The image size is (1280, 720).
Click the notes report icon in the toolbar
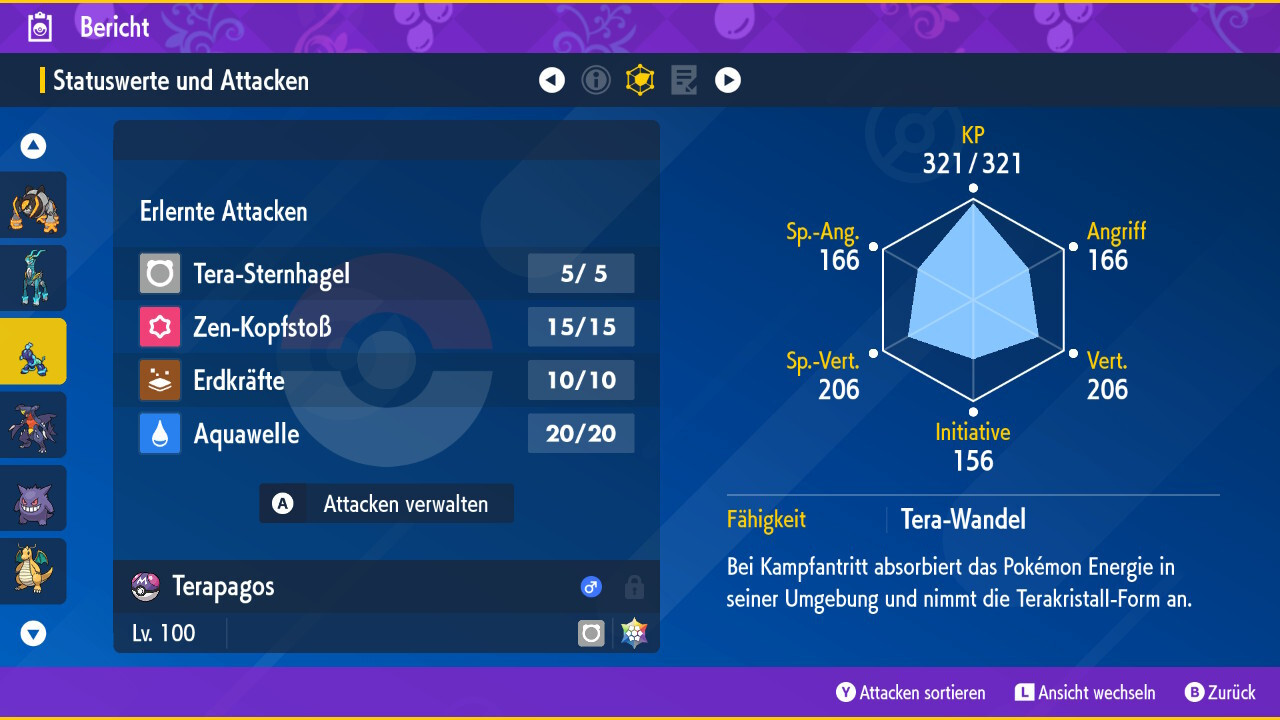tap(684, 80)
